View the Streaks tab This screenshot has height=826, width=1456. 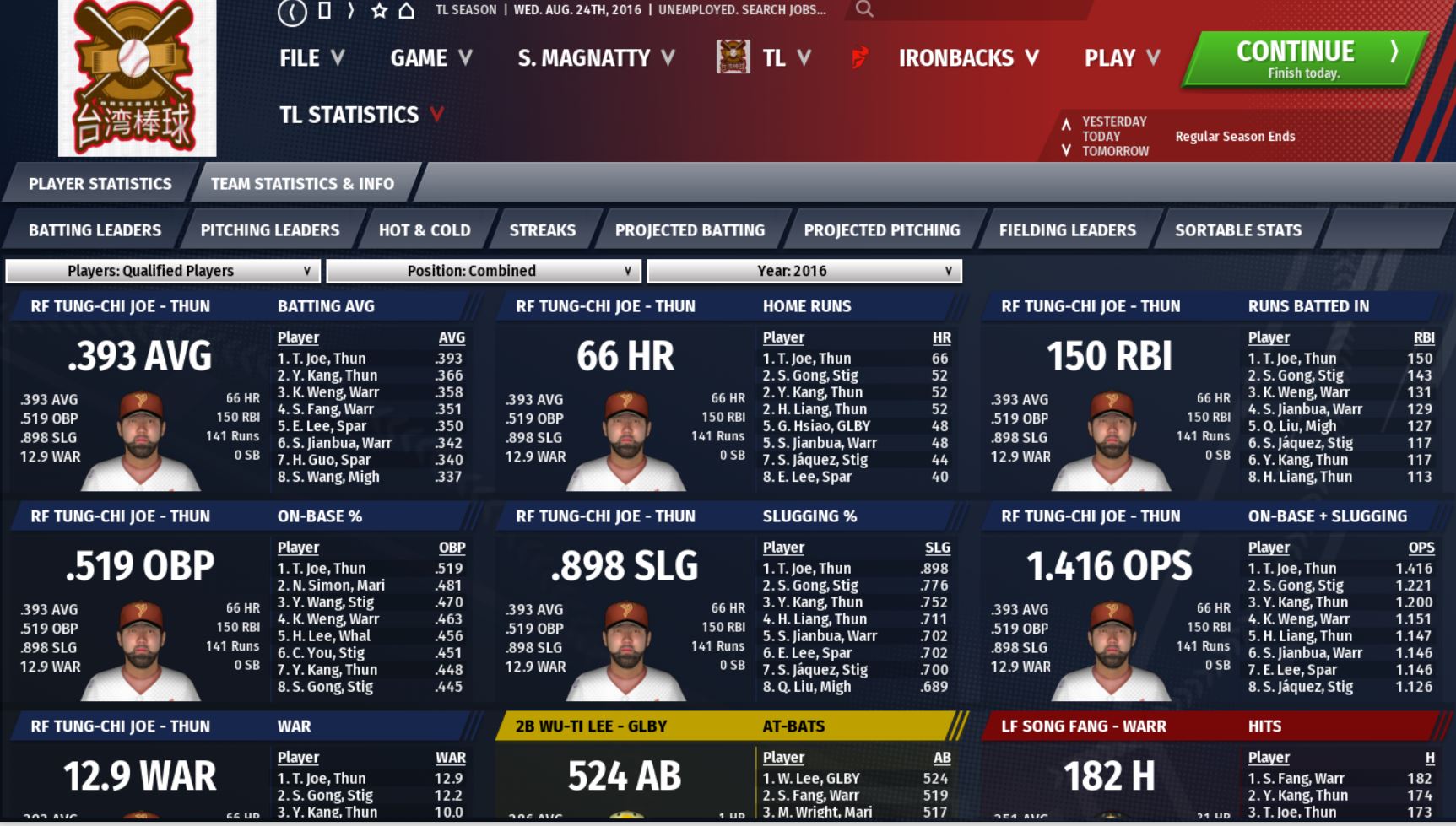(x=542, y=230)
